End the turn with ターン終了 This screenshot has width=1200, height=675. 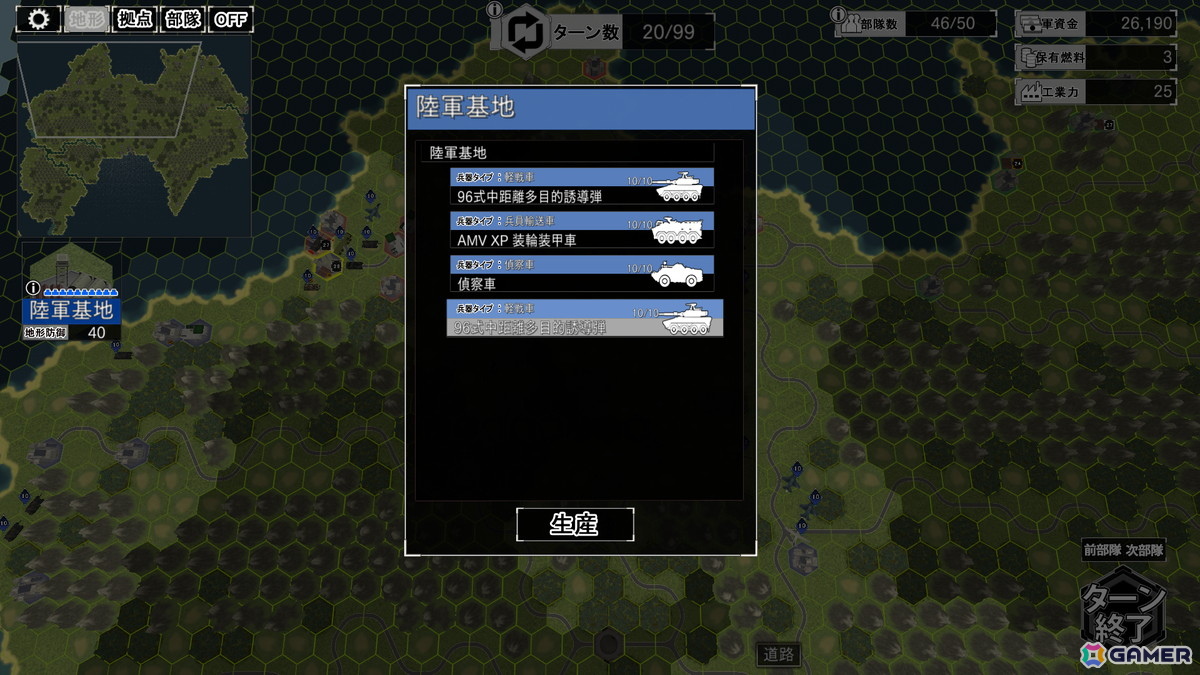click(1124, 612)
